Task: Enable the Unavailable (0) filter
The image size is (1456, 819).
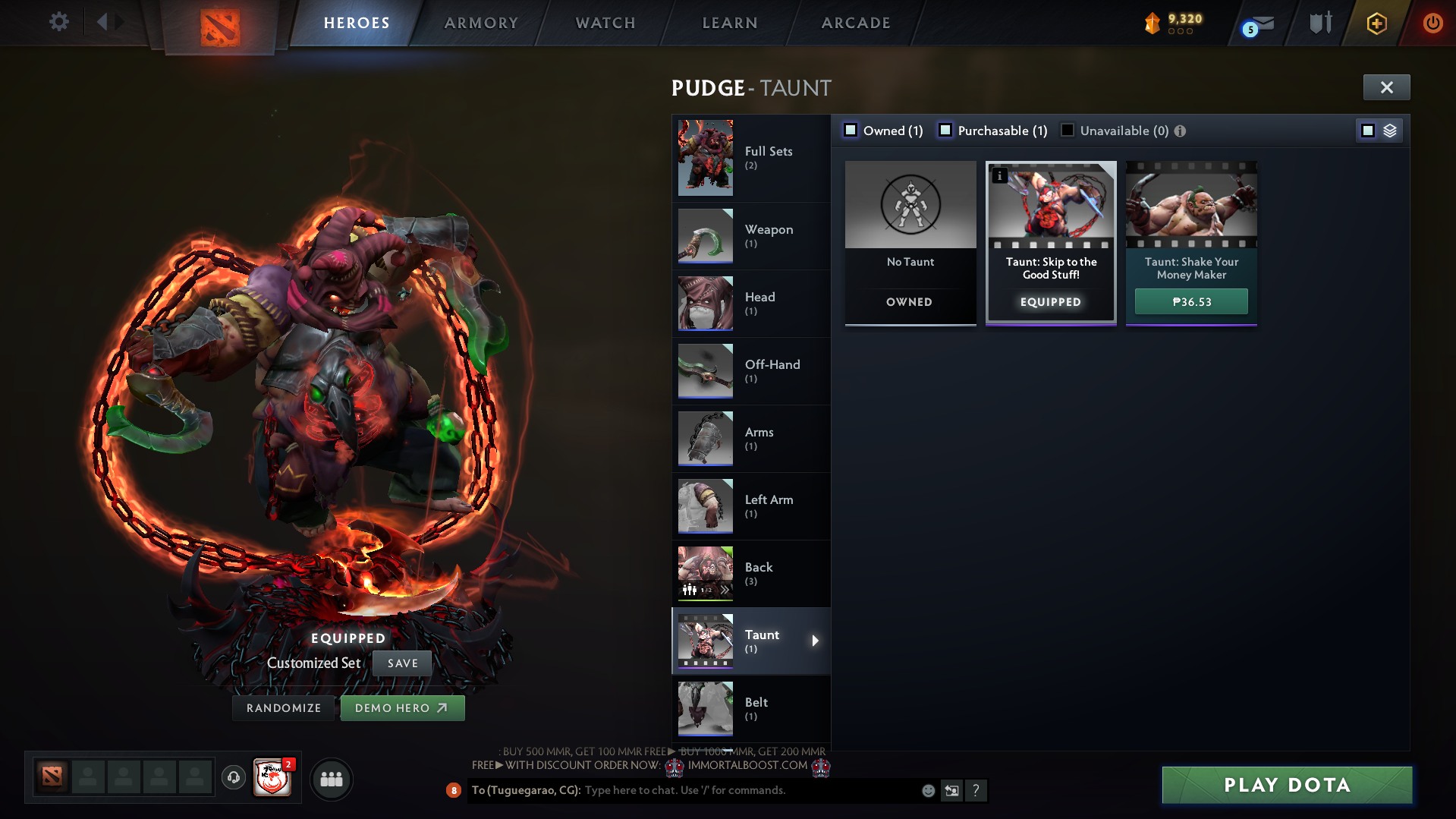Action: click(x=1068, y=130)
